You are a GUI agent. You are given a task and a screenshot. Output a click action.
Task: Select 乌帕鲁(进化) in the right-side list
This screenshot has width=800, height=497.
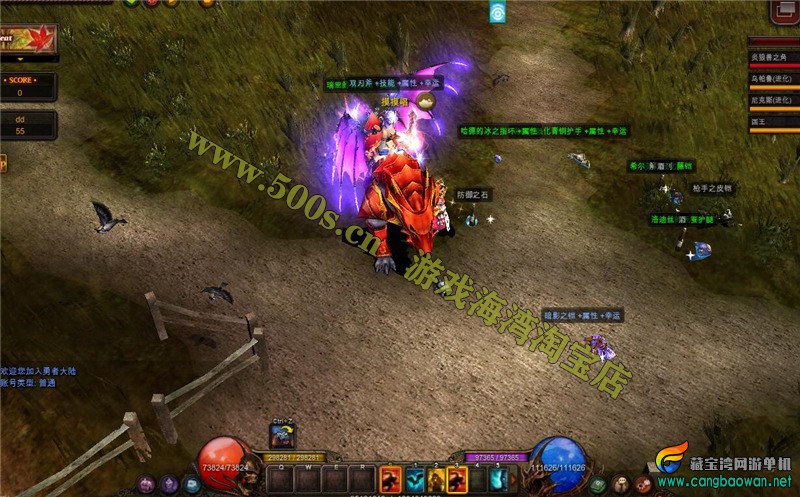(774, 78)
